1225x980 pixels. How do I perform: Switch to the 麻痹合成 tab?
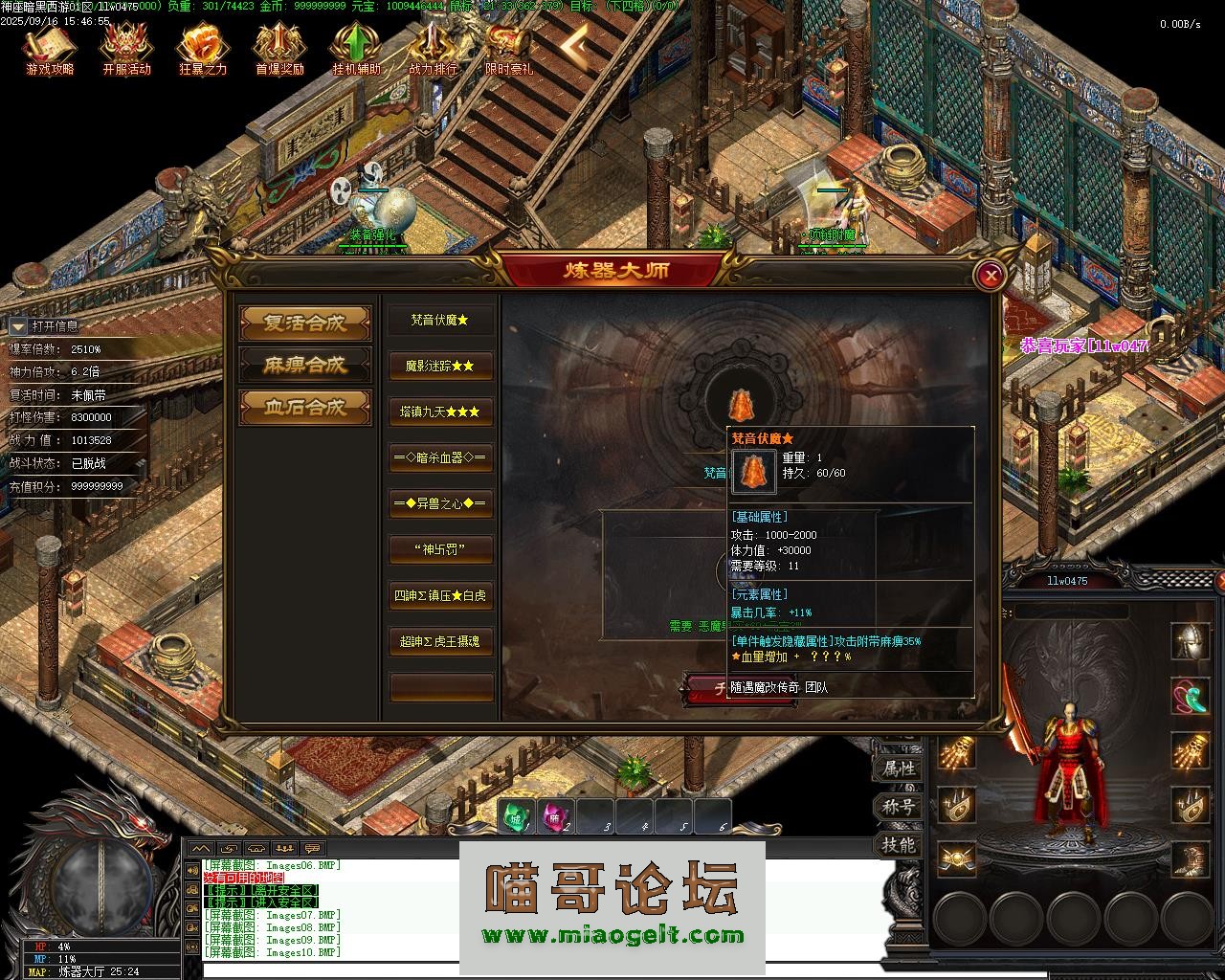coord(305,365)
